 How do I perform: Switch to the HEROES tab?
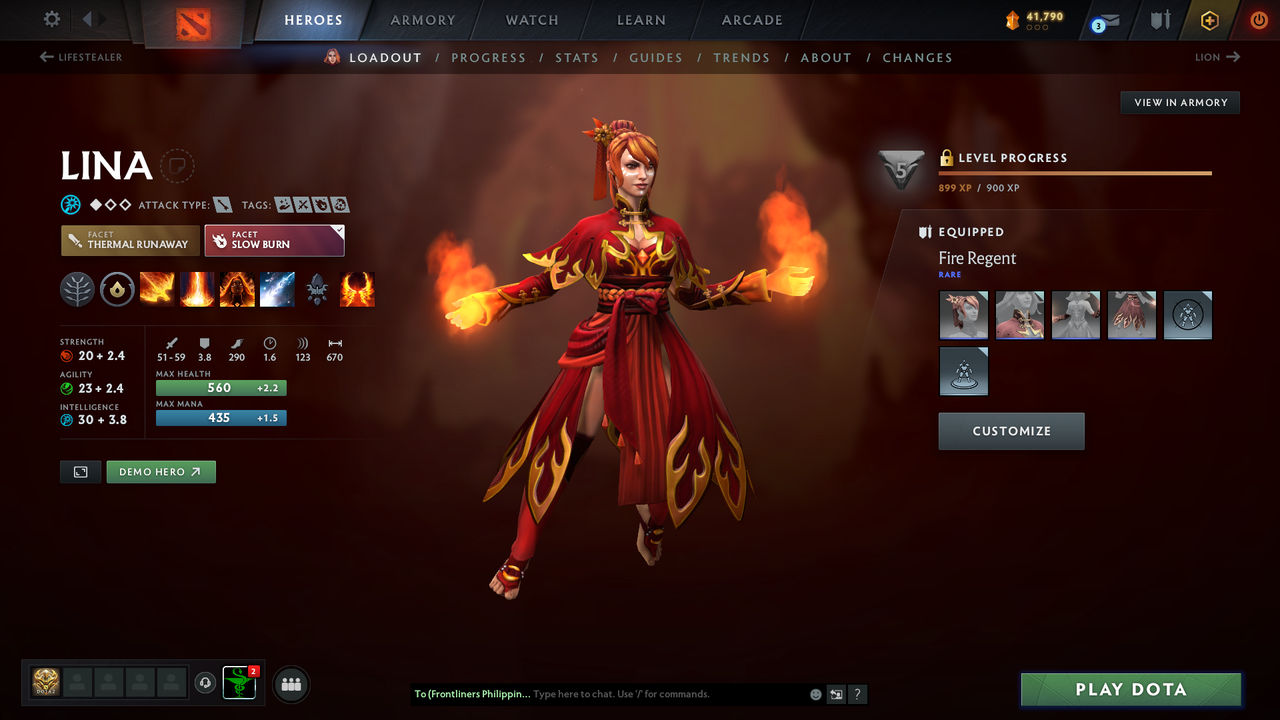pos(313,19)
